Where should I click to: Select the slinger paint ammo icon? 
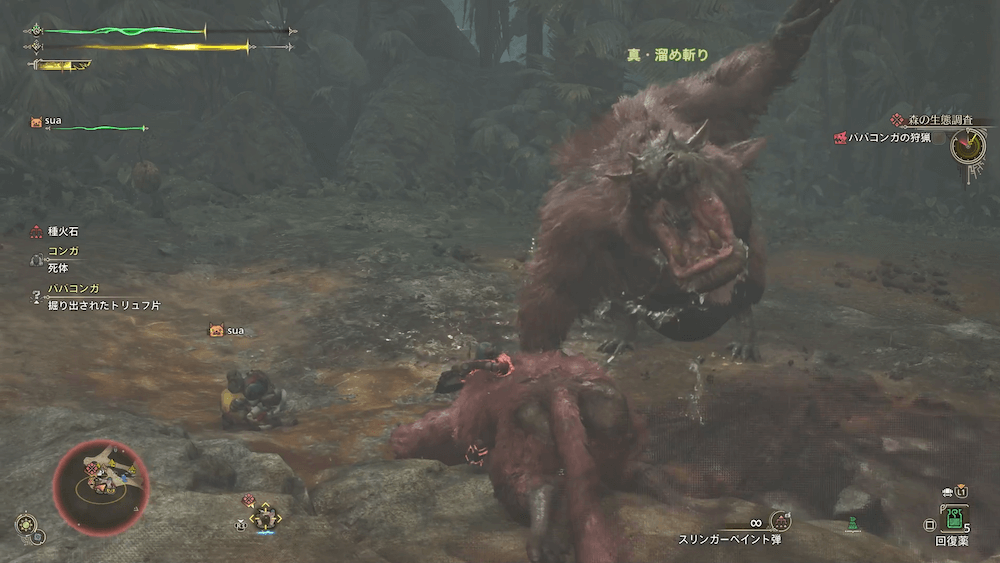[x=781, y=521]
